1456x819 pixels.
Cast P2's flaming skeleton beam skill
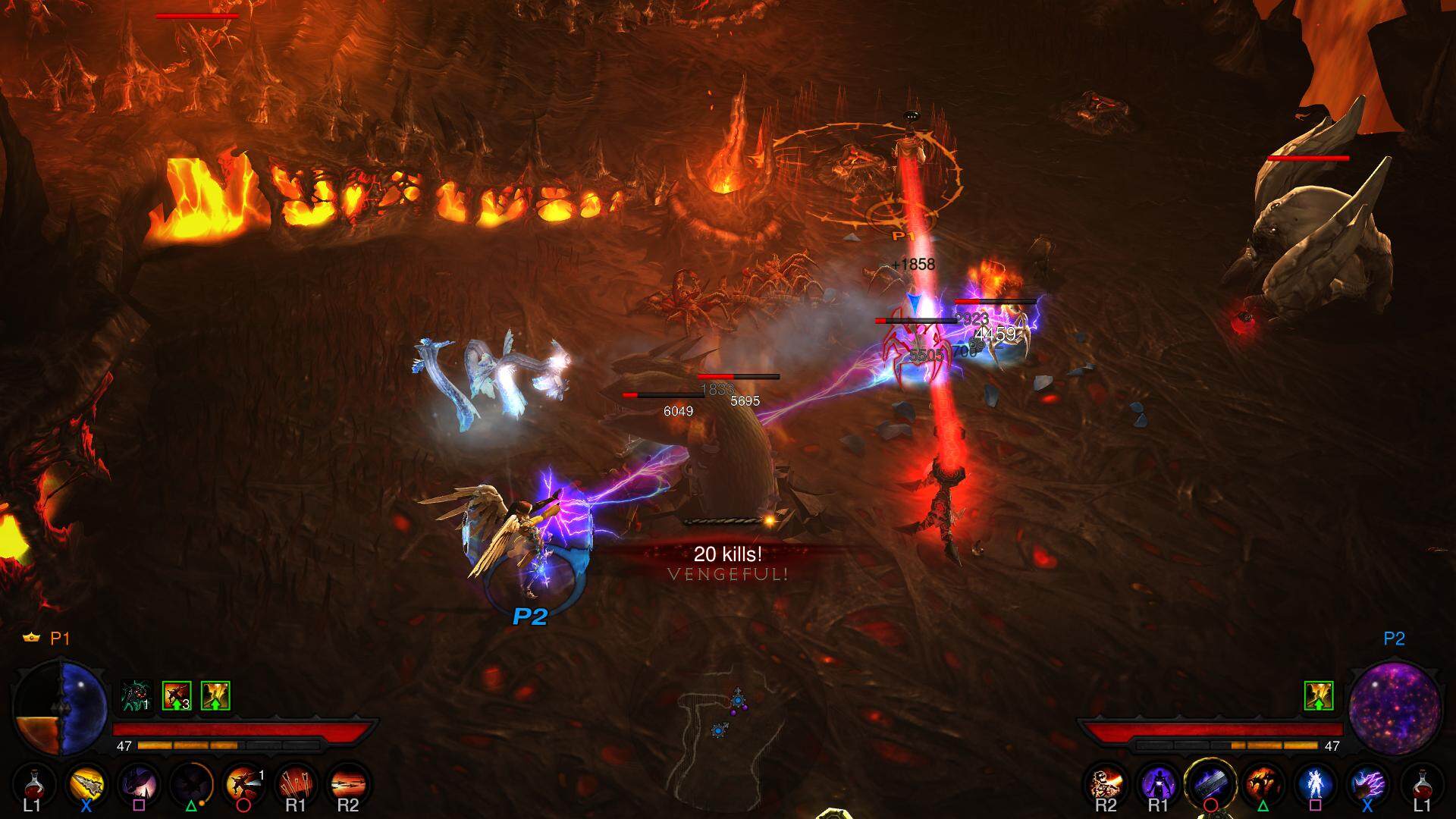coord(1106,785)
